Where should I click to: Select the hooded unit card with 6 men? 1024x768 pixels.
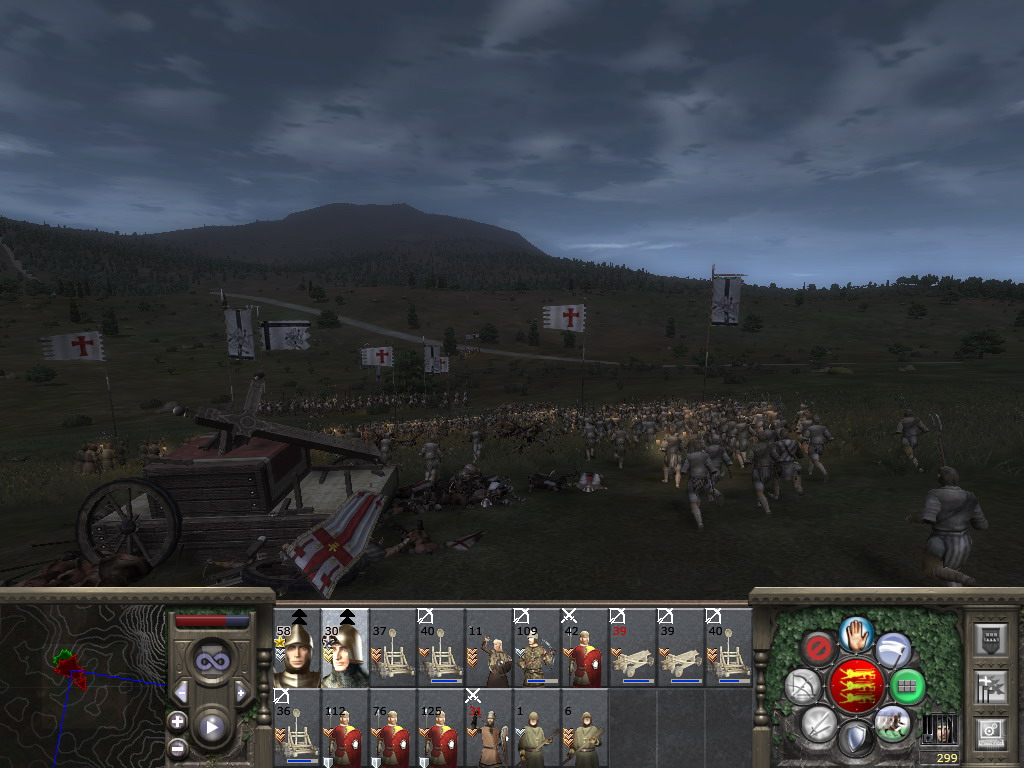(x=584, y=727)
